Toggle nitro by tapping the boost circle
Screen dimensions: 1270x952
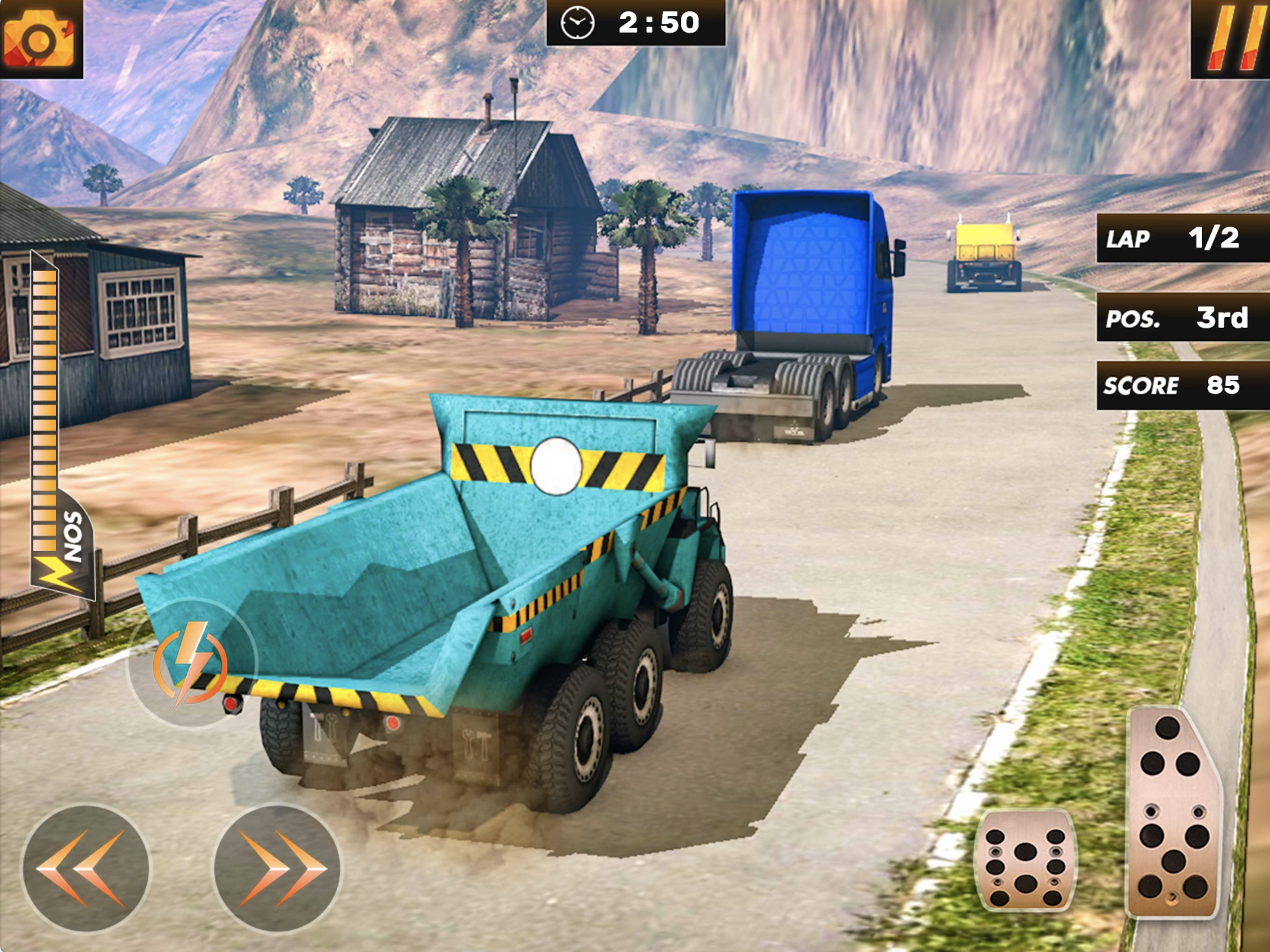point(193,664)
